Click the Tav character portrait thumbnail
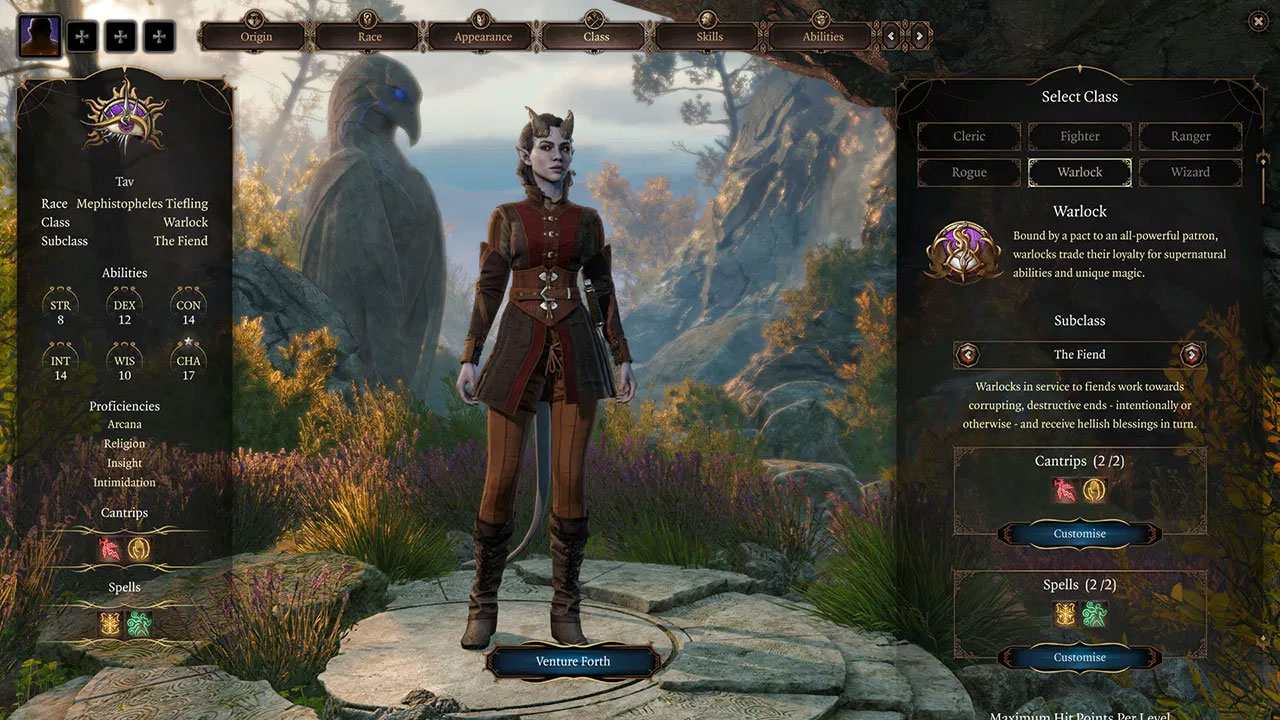The width and height of the screenshot is (1280, 720). tap(38, 35)
